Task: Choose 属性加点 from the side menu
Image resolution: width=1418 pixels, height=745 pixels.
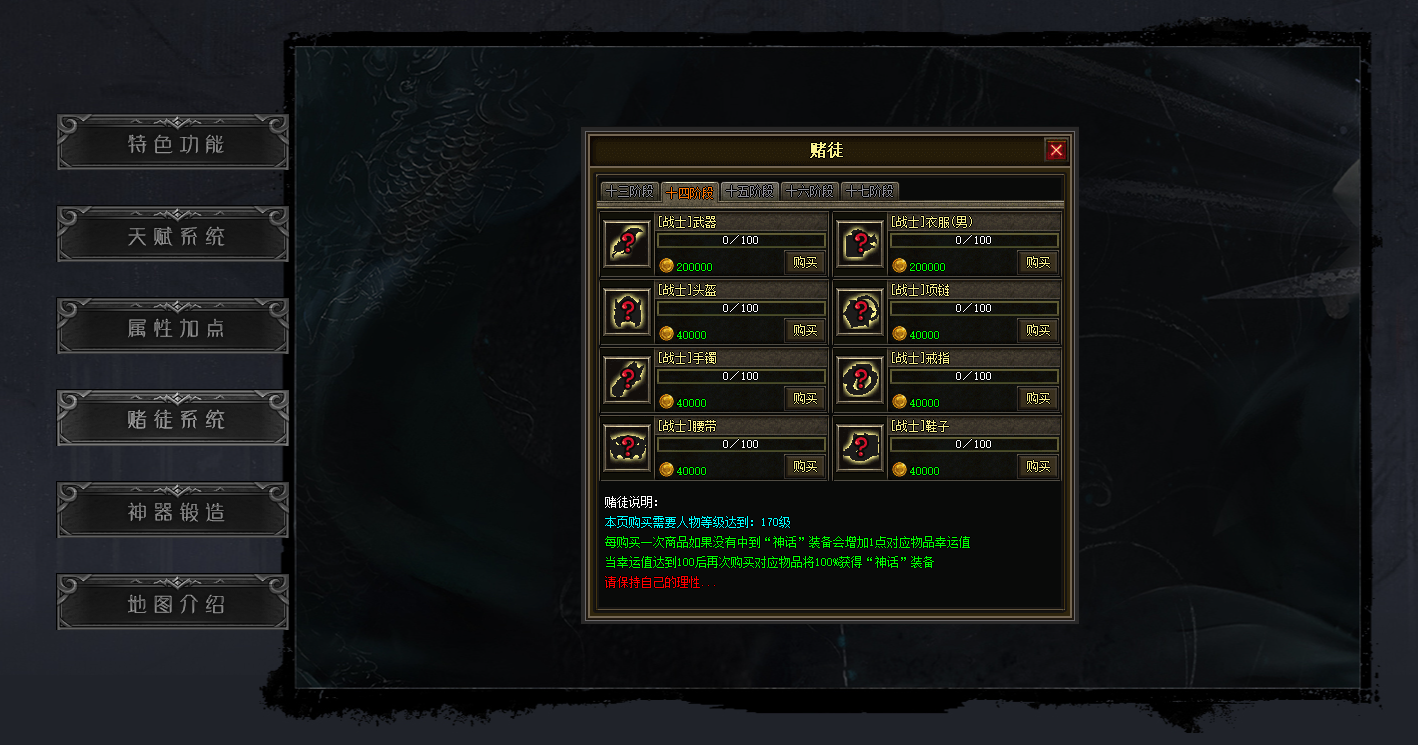Action: (x=173, y=327)
